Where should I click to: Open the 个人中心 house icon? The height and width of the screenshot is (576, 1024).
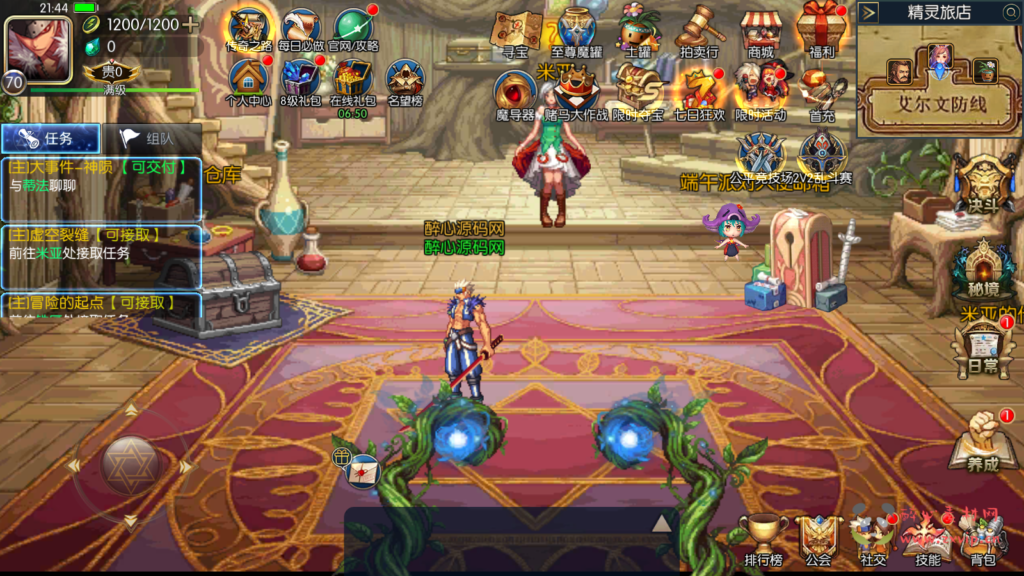tap(249, 80)
